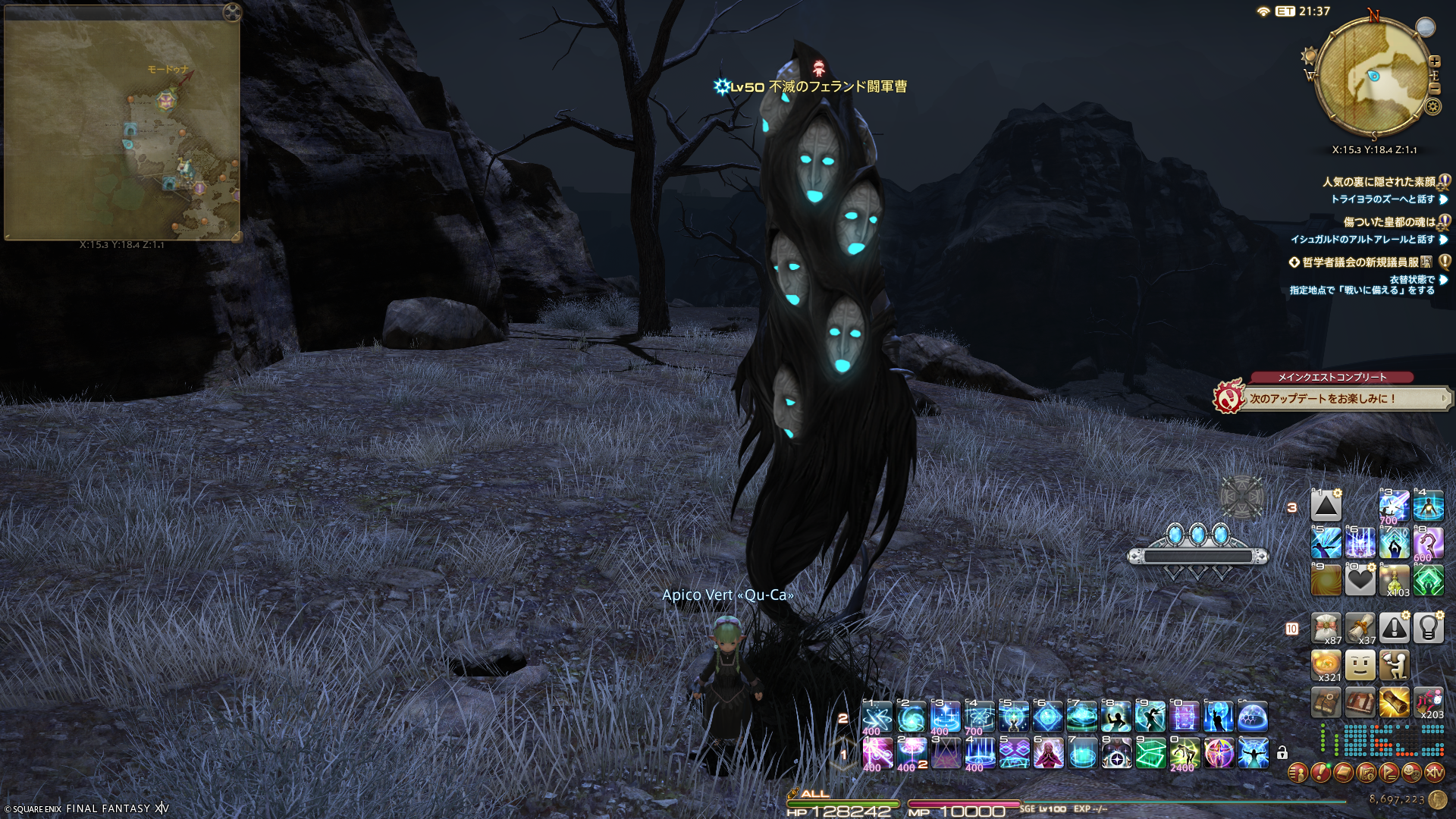Click the warning triangle macro icon

coord(1394,629)
